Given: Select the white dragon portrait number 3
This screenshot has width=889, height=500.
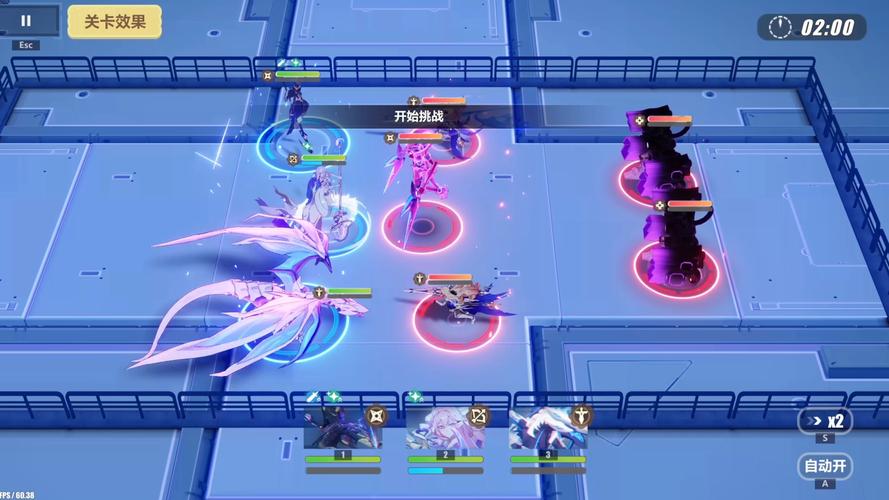Looking at the screenshot, I should click(547, 428).
